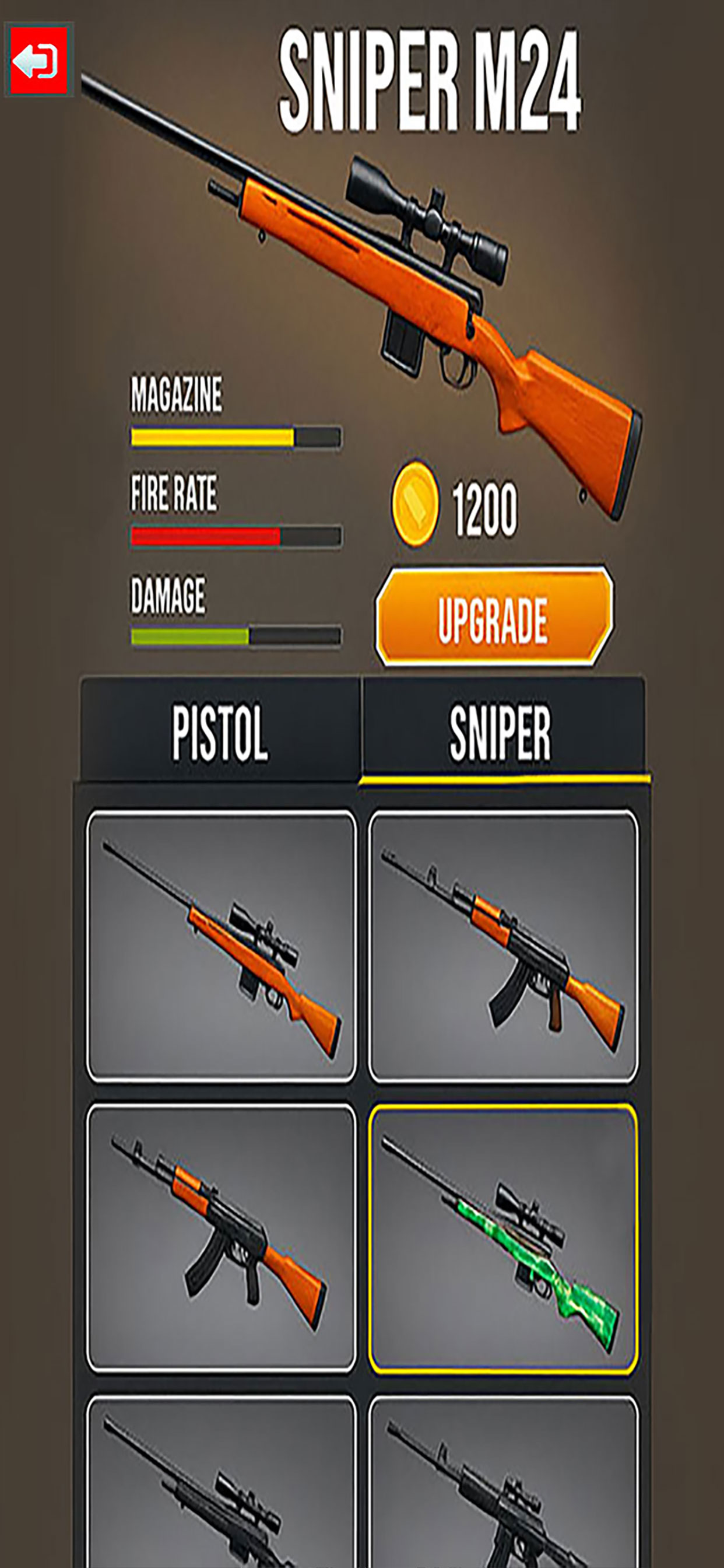Pick the black scoped sniper rifle tile
Viewport: 724px width, 1568px height.
[222, 1485]
